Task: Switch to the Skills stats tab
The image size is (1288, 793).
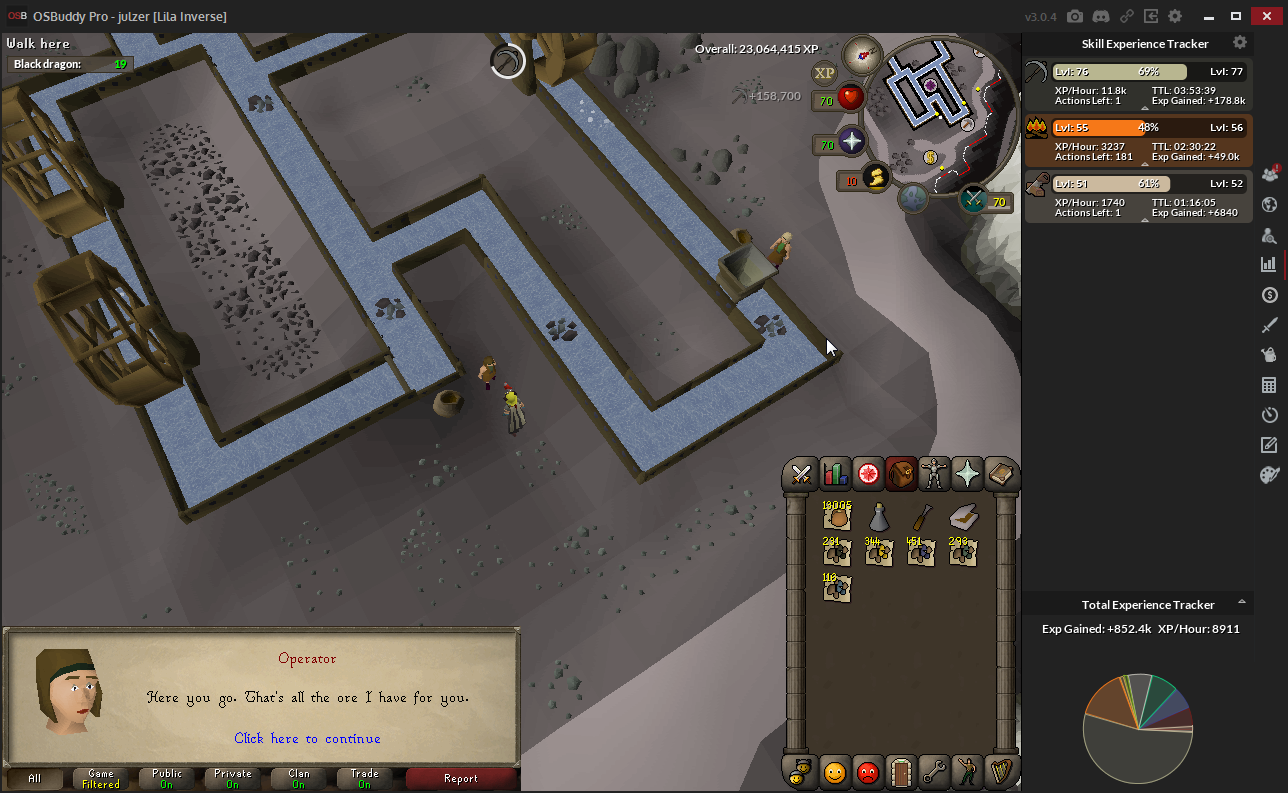Action: [x=834, y=474]
